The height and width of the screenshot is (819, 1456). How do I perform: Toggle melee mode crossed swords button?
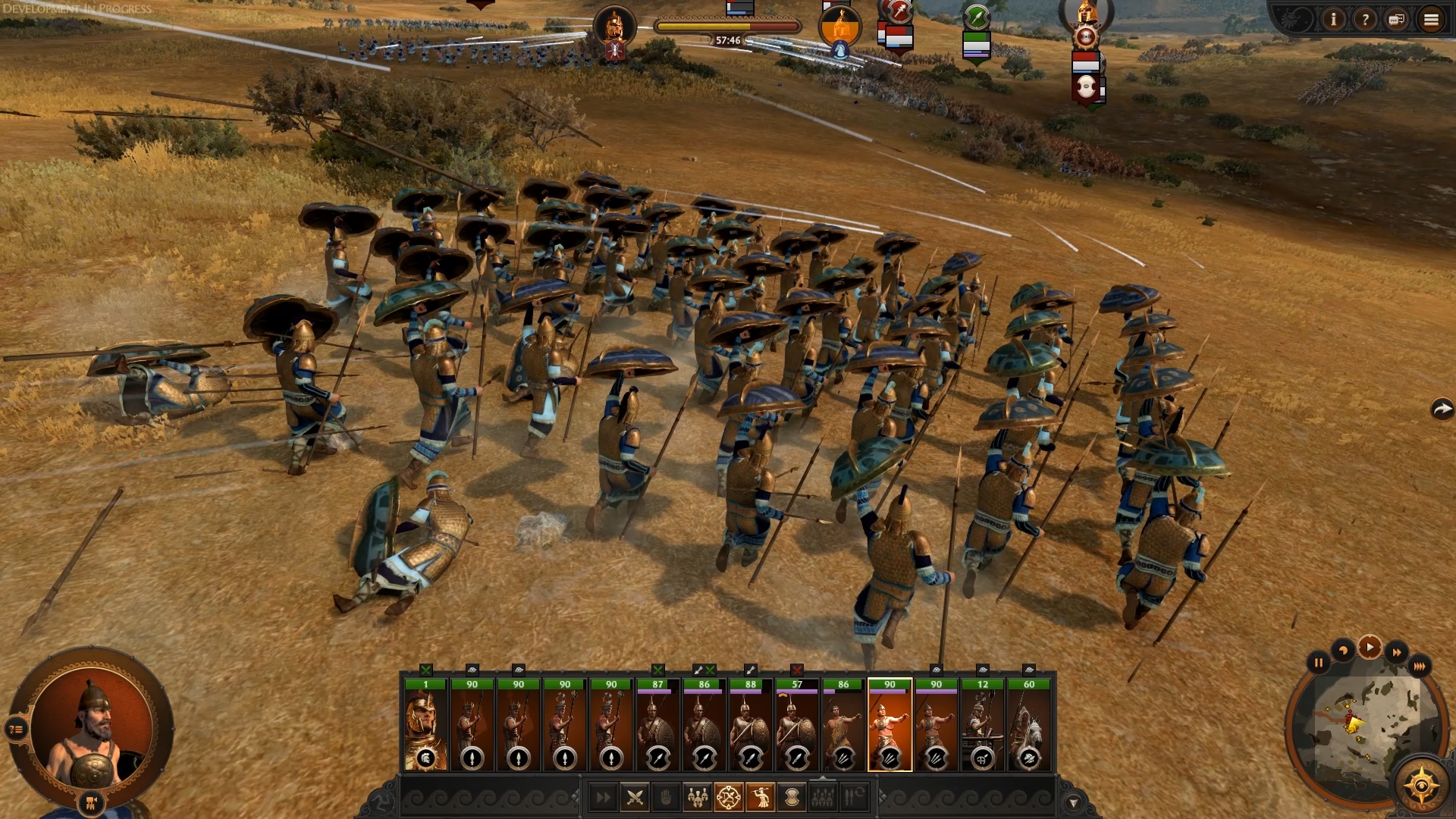(x=635, y=797)
